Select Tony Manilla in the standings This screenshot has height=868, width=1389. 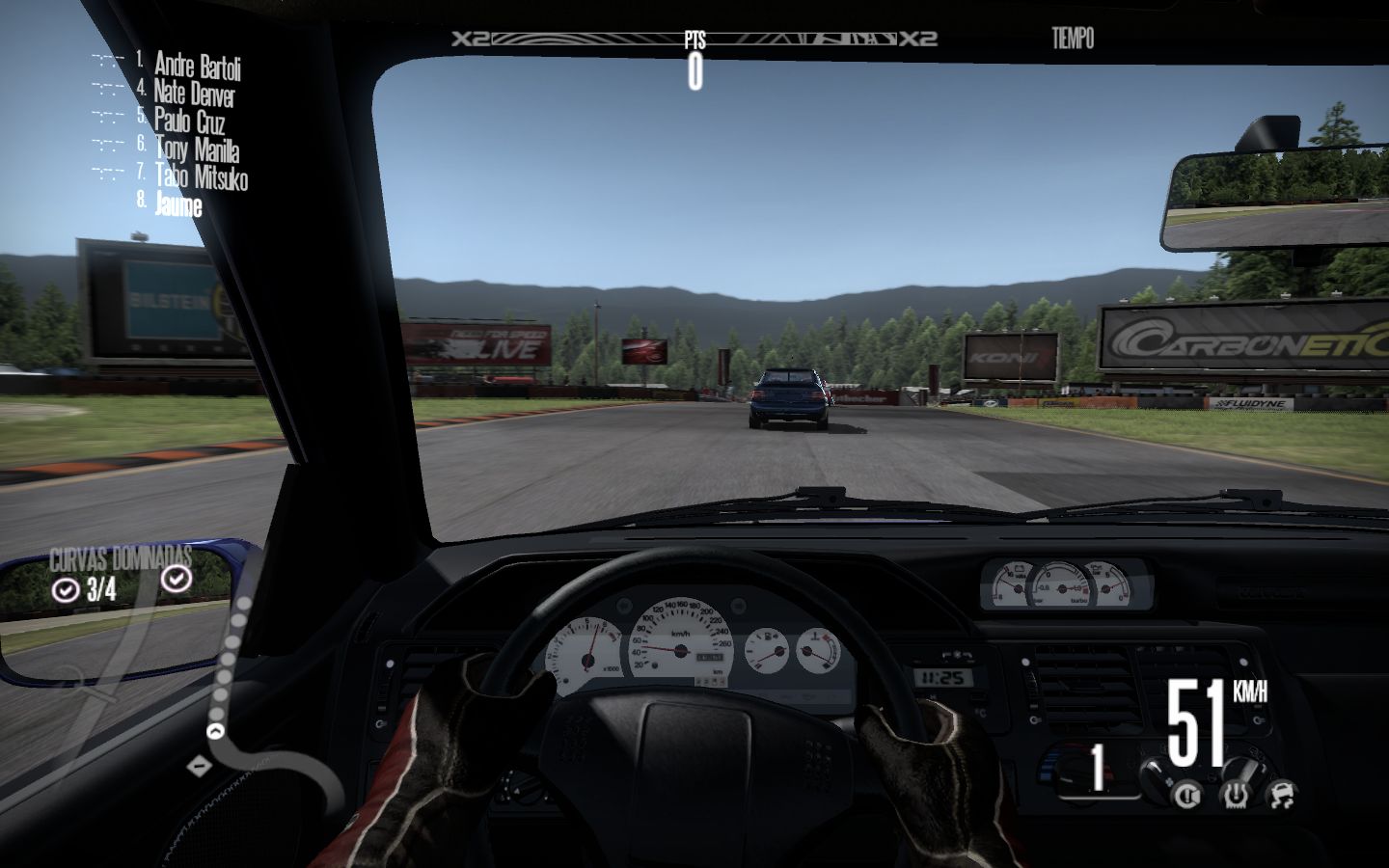point(197,149)
